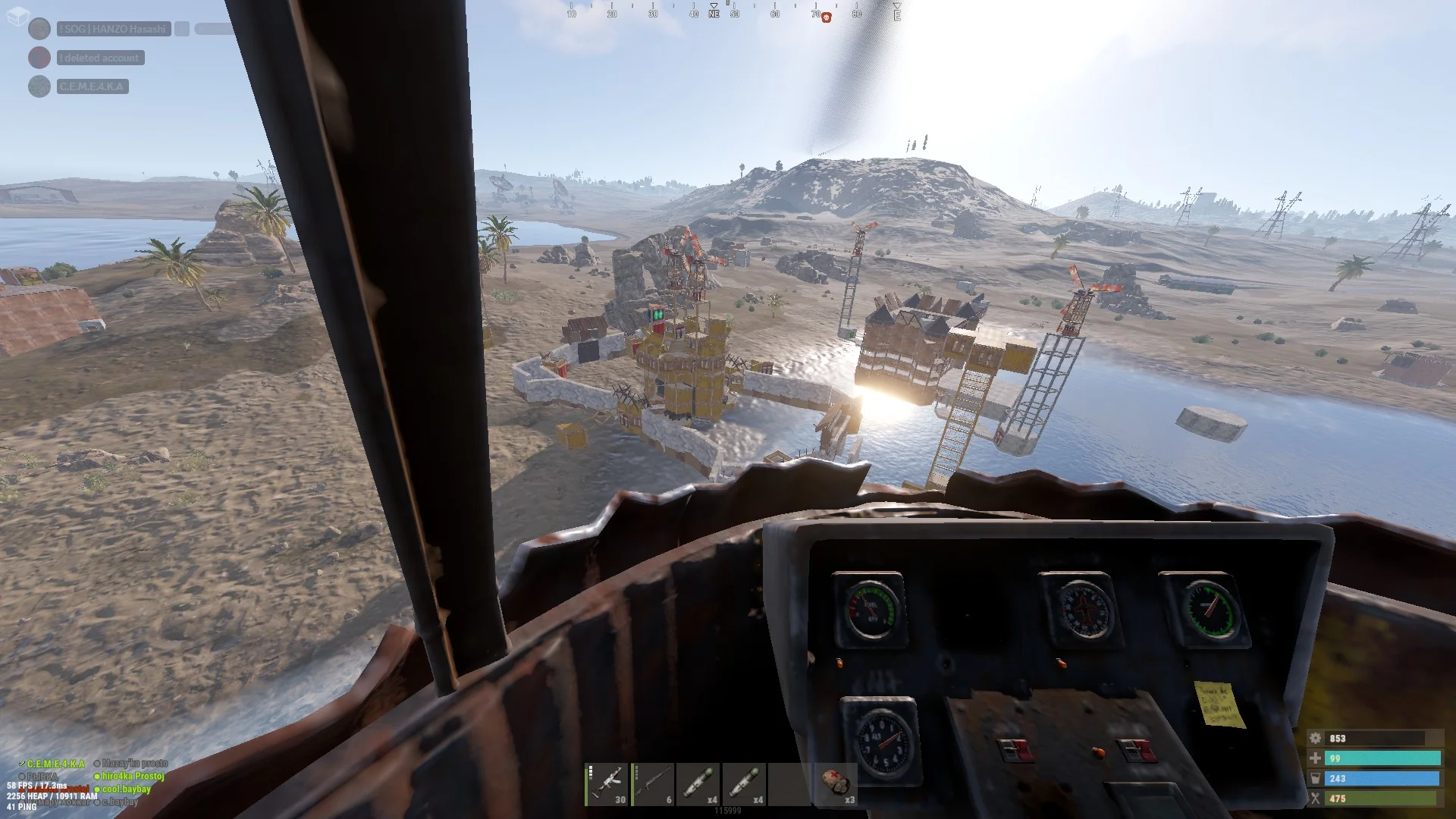1456x819 pixels.
Task: Select the bandage stack of three
Action: point(836,784)
